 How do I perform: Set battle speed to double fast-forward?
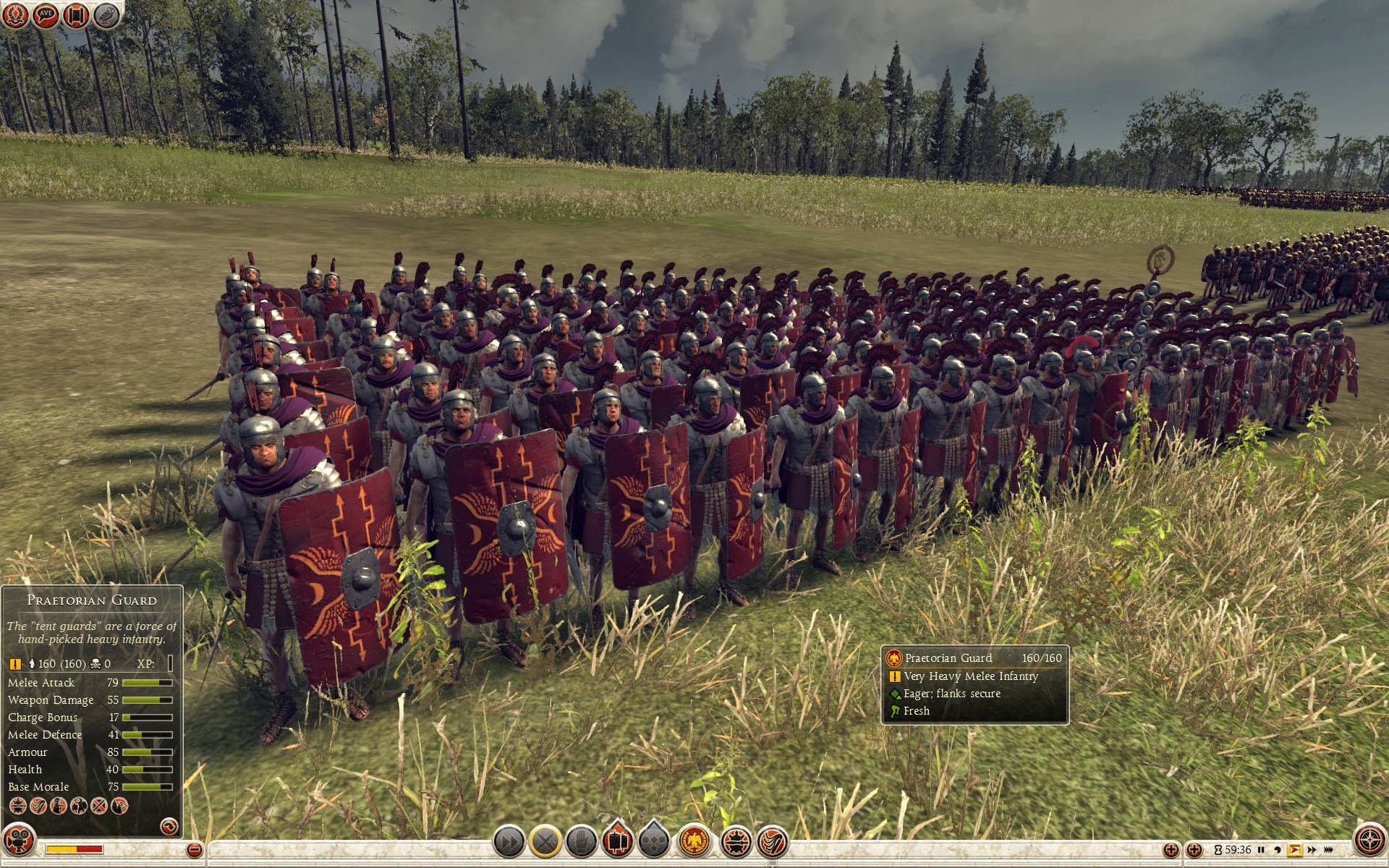point(1311,850)
